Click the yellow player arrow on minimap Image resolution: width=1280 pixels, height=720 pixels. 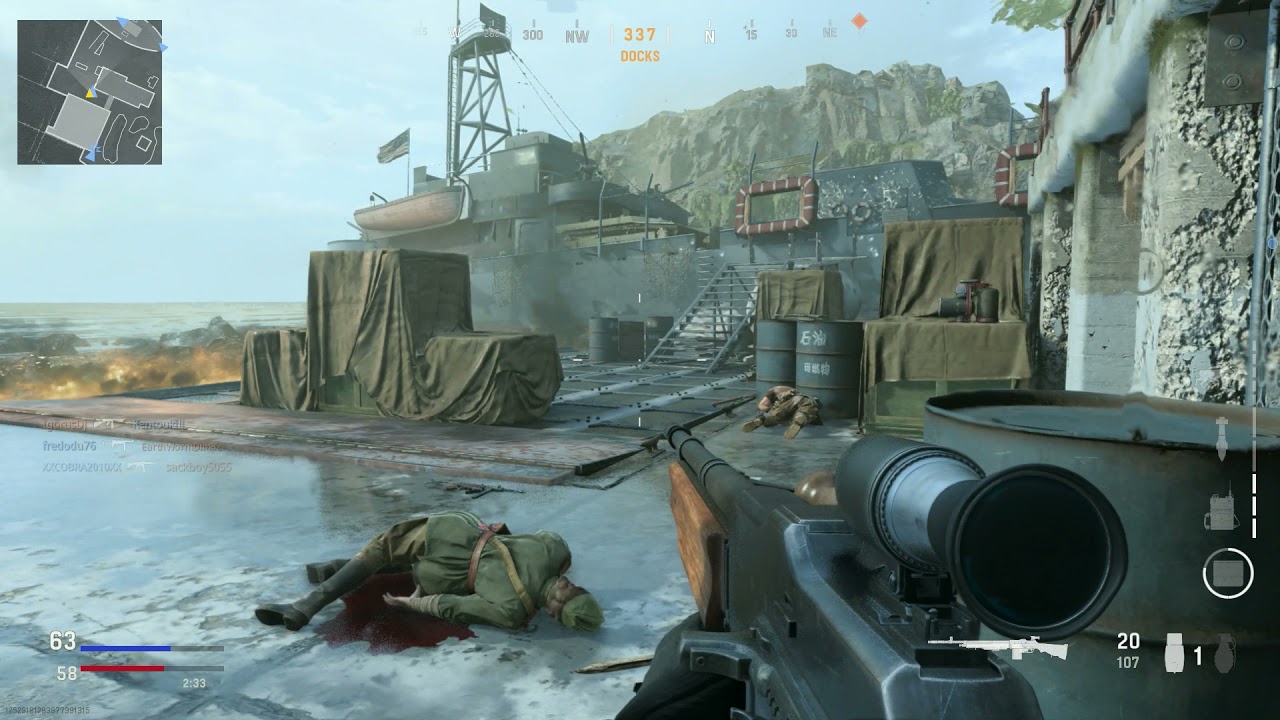tap(89, 93)
